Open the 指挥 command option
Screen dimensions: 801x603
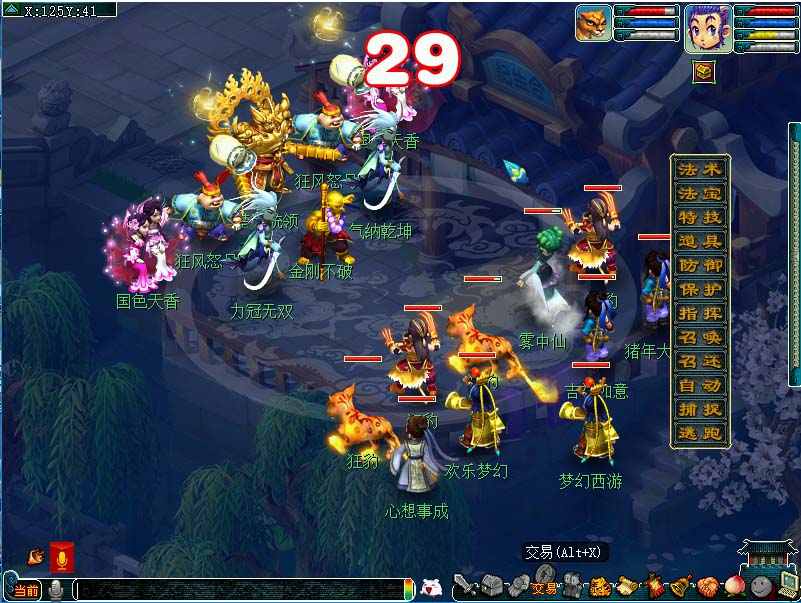tap(699, 313)
